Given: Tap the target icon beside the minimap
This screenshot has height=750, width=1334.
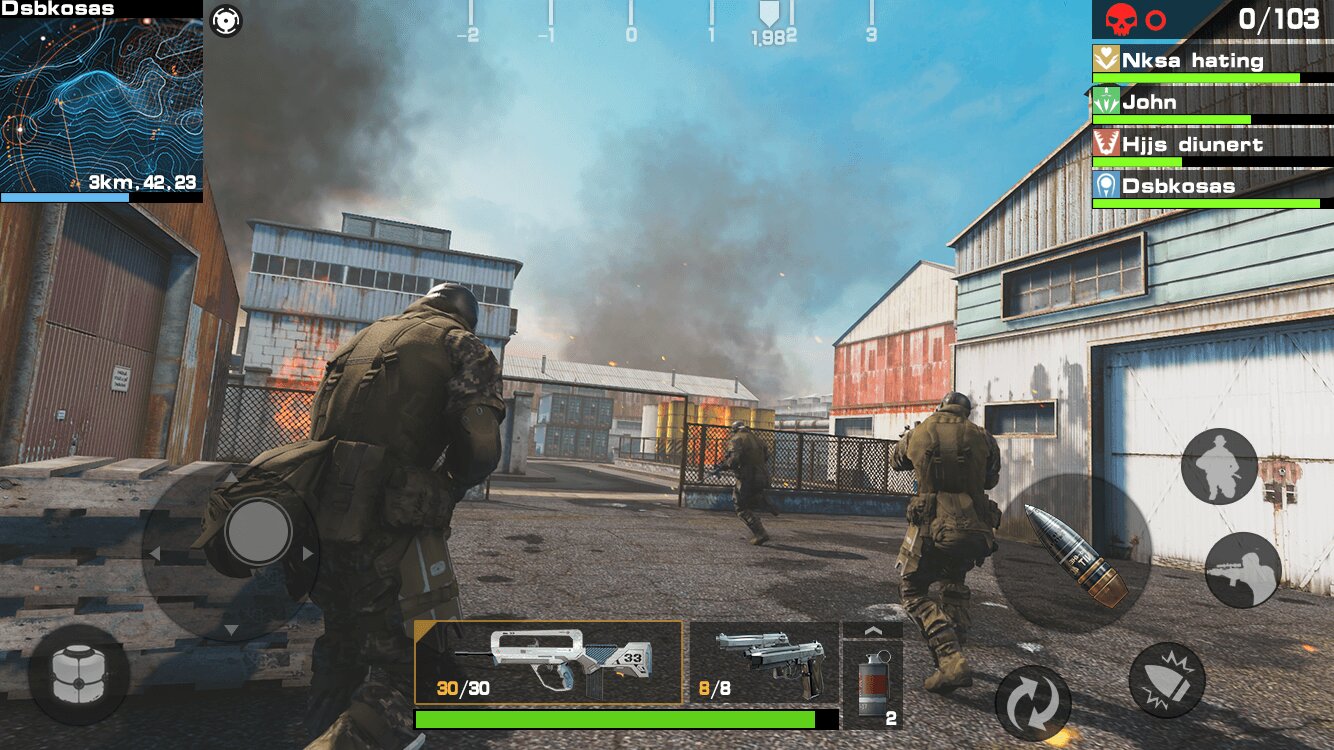Looking at the screenshot, I should point(227,20).
